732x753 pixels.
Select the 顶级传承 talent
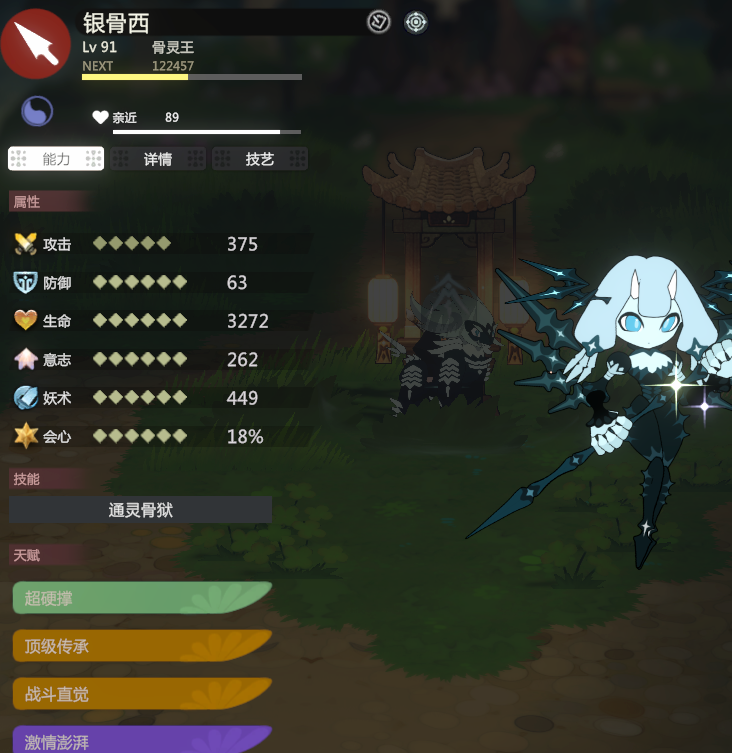click(140, 646)
